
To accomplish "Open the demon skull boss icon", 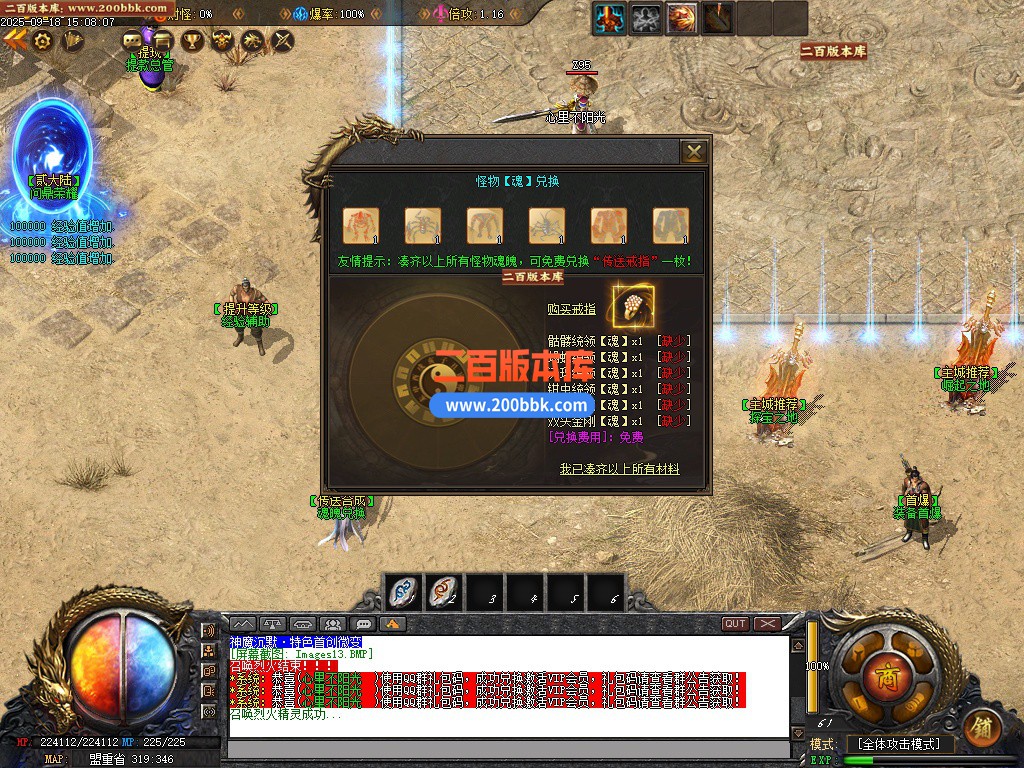I will (x=222, y=41).
